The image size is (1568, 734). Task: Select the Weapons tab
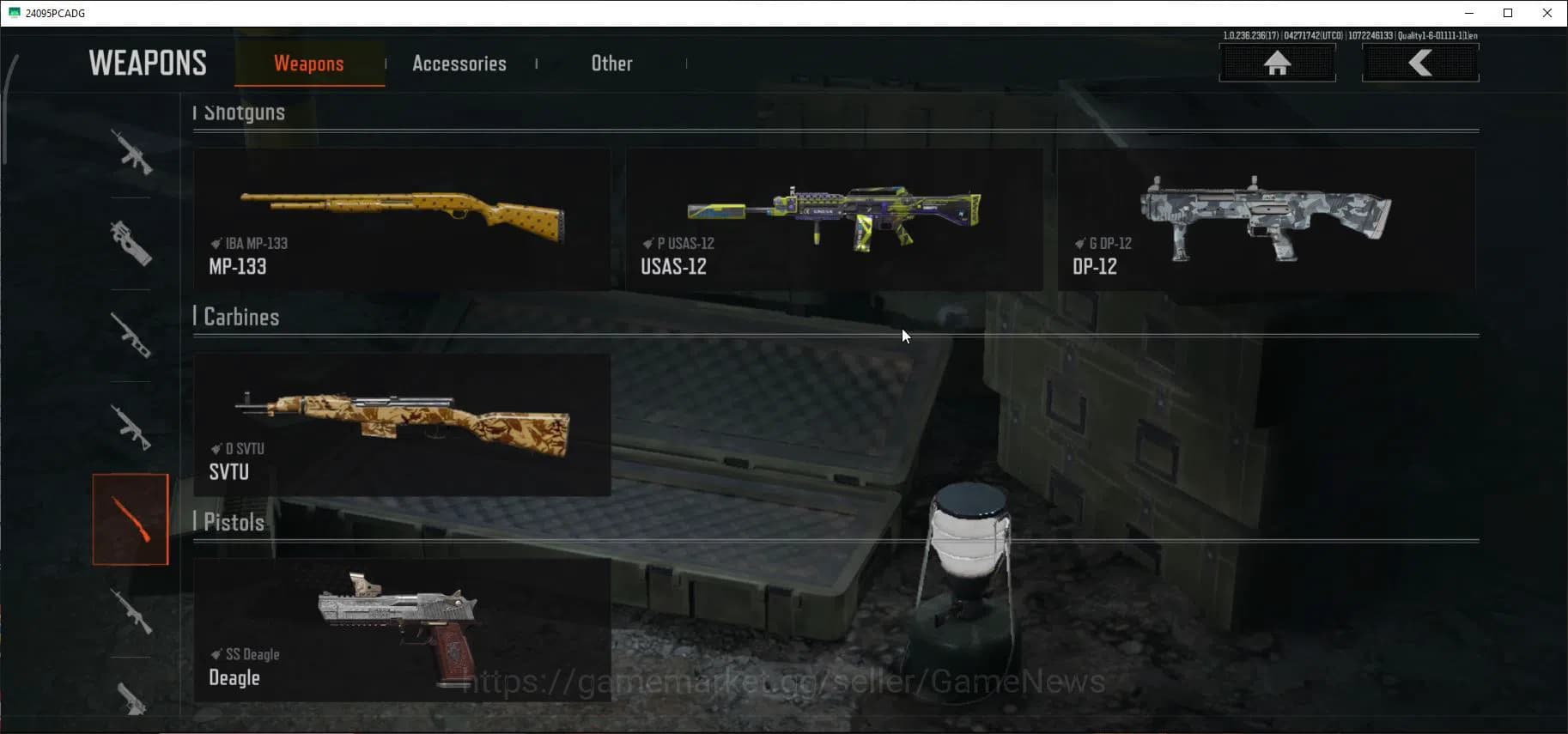(309, 64)
